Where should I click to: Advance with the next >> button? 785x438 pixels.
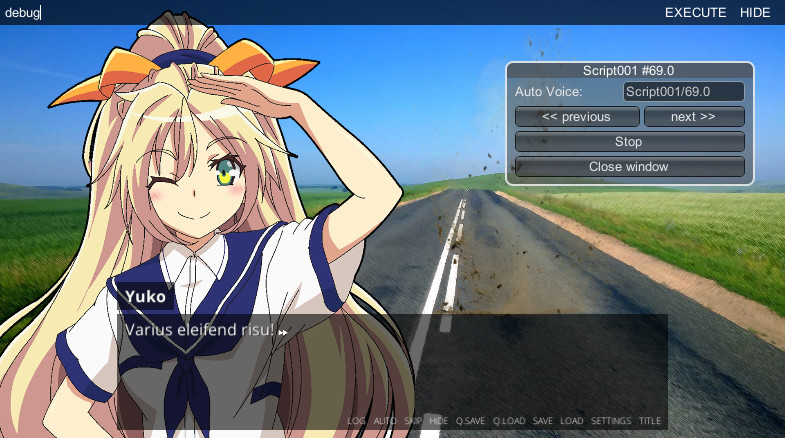[693, 117]
